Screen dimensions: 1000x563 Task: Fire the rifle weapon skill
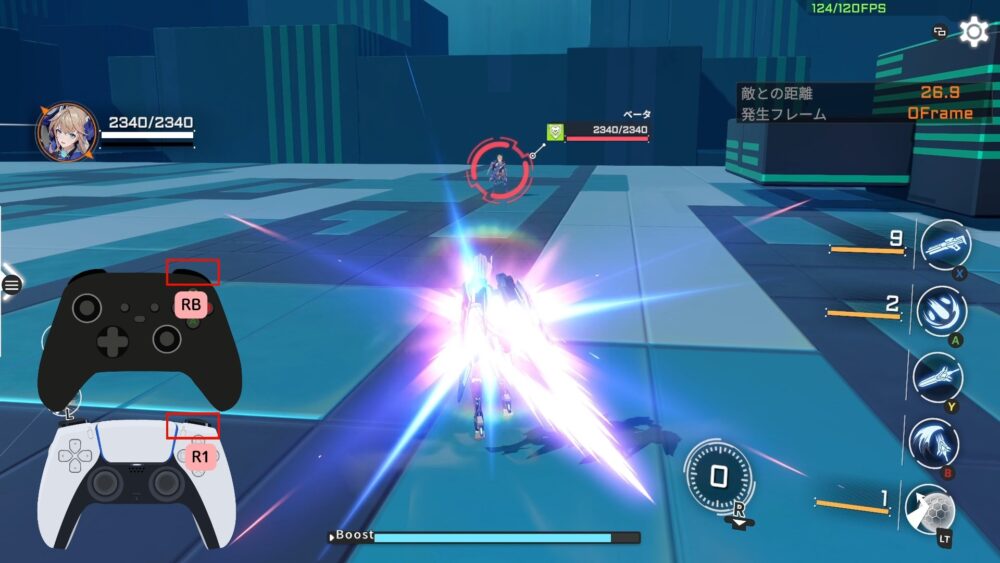pyautogui.click(x=944, y=246)
